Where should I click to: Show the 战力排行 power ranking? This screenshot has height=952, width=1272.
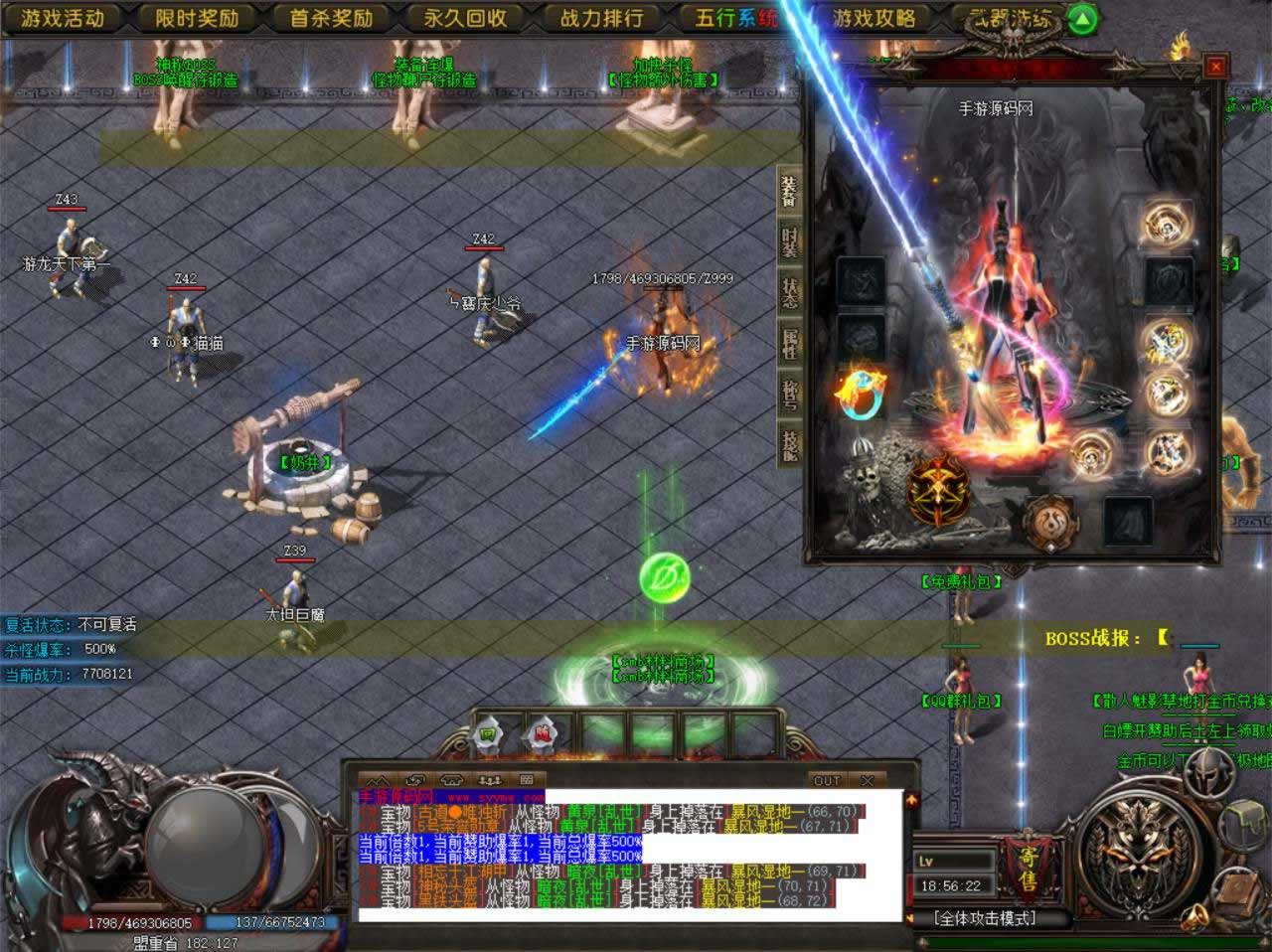click(601, 18)
